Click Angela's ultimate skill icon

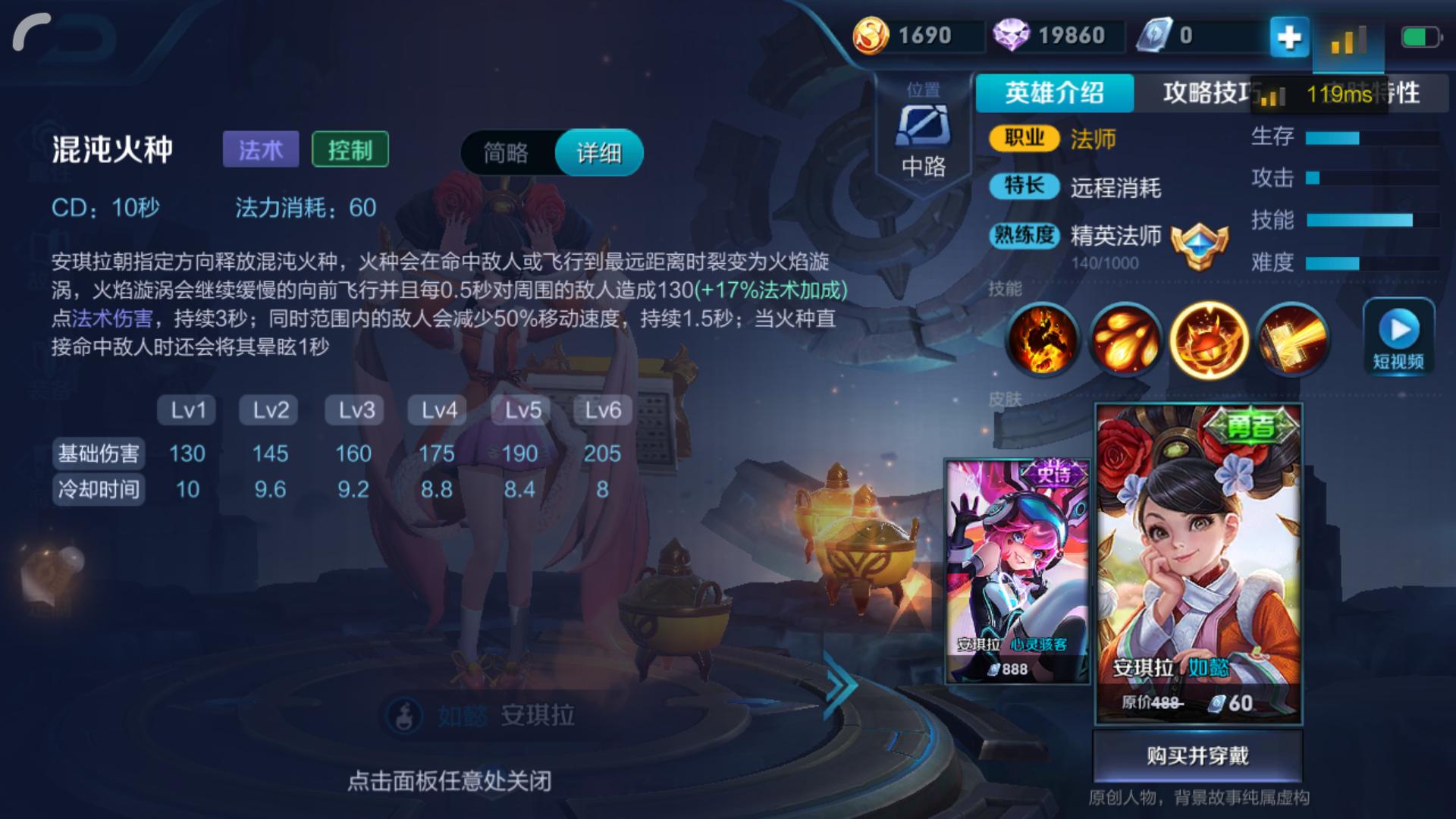pos(1293,339)
